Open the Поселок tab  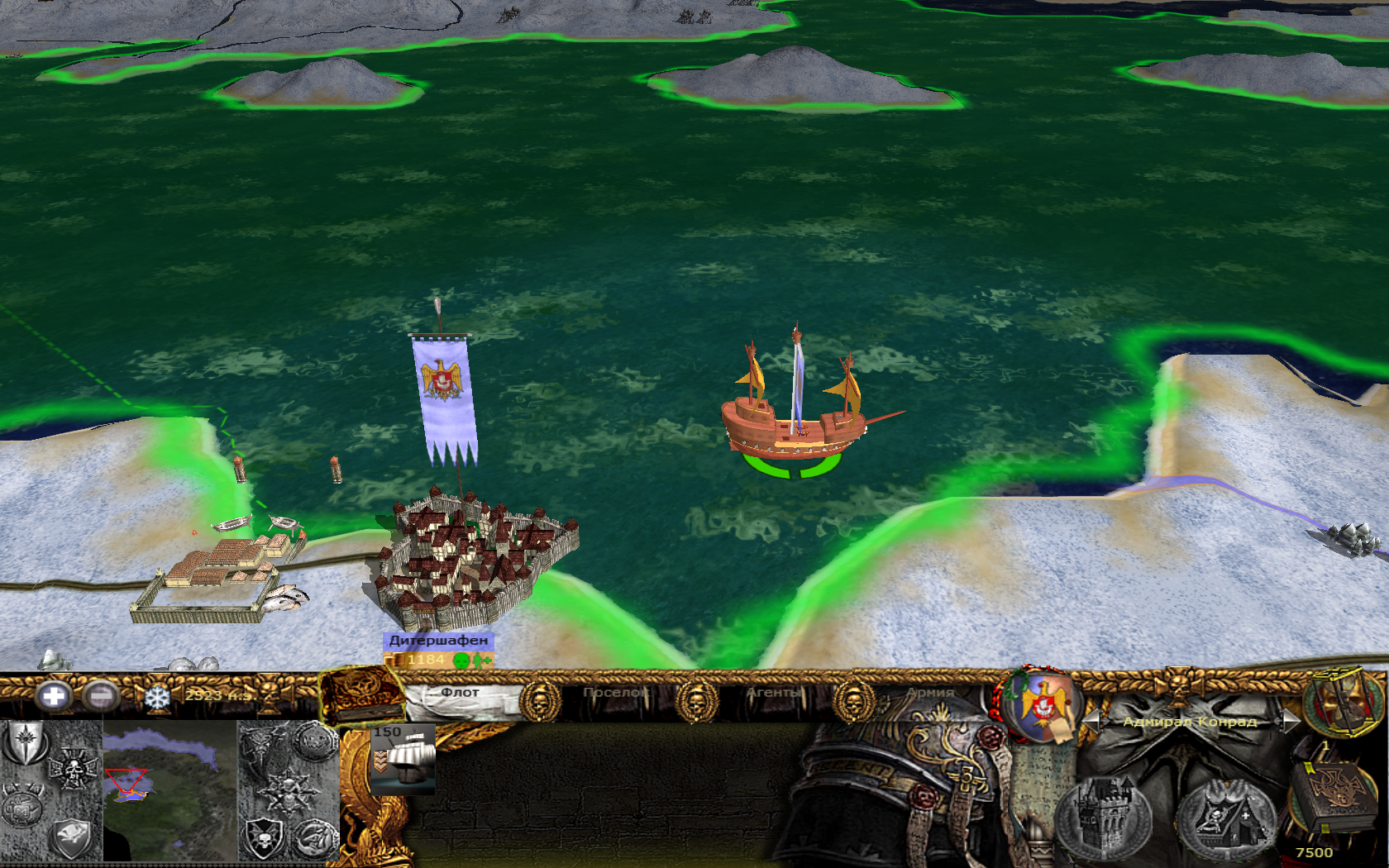click(x=615, y=693)
